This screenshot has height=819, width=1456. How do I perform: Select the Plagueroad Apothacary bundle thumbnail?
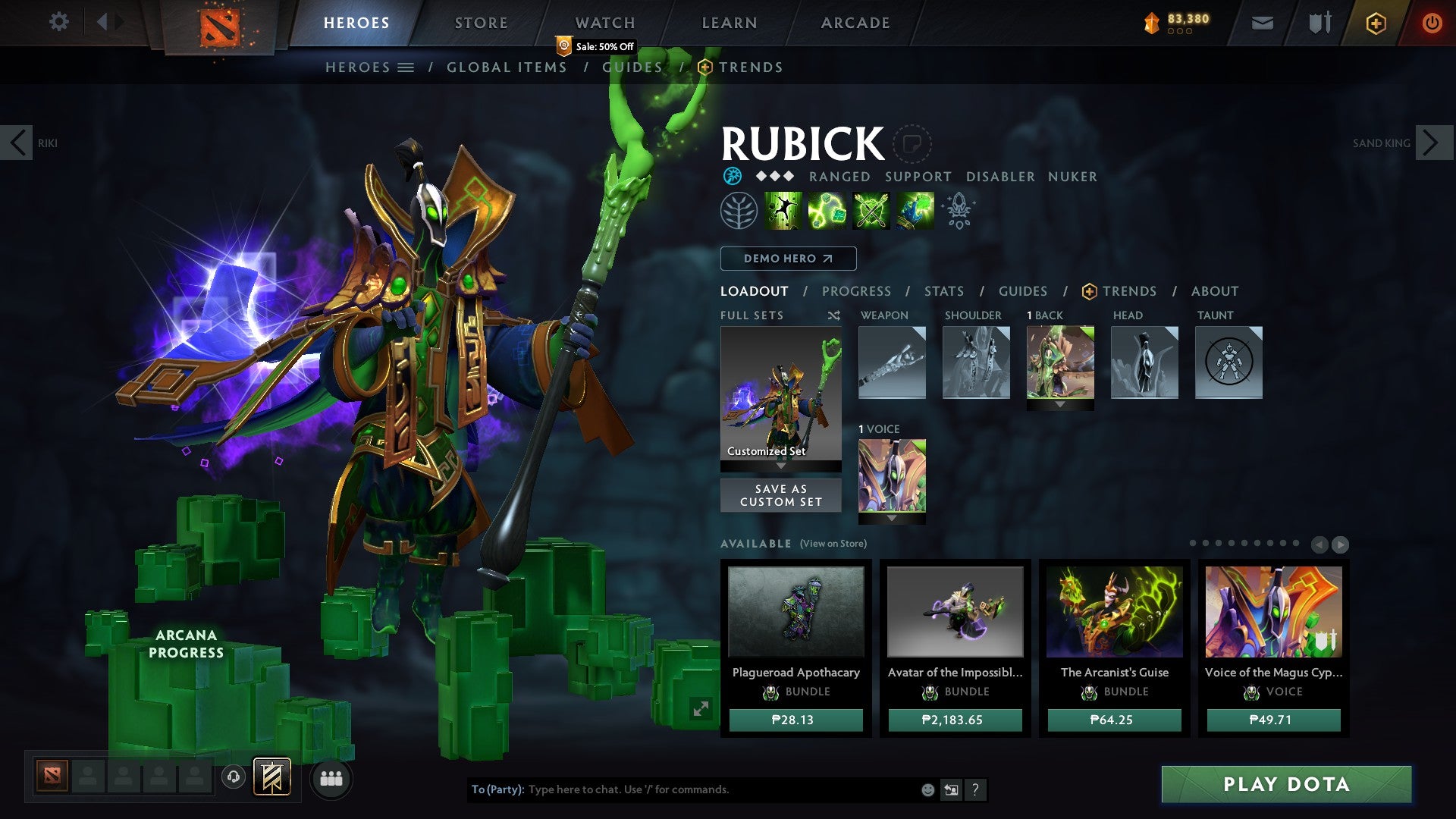pyautogui.click(x=795, y=611)
